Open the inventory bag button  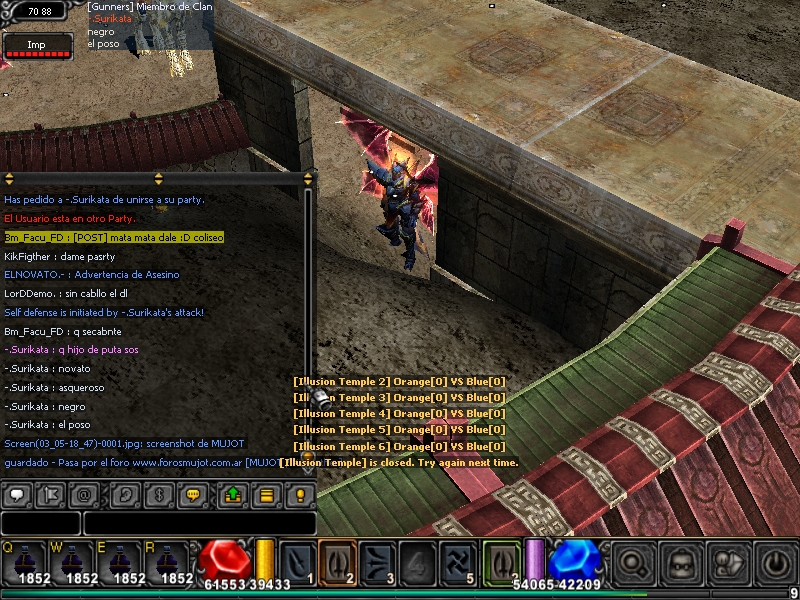pos(680,562)
